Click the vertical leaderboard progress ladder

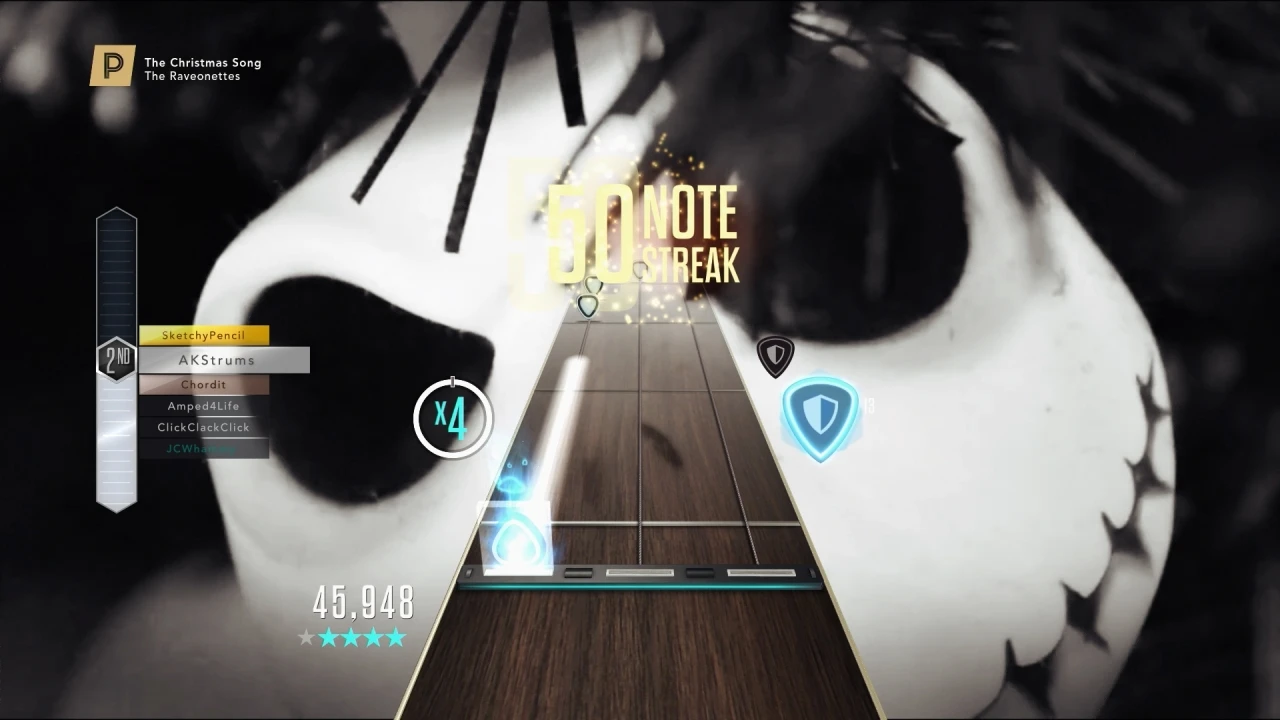(x=117, y=270)
